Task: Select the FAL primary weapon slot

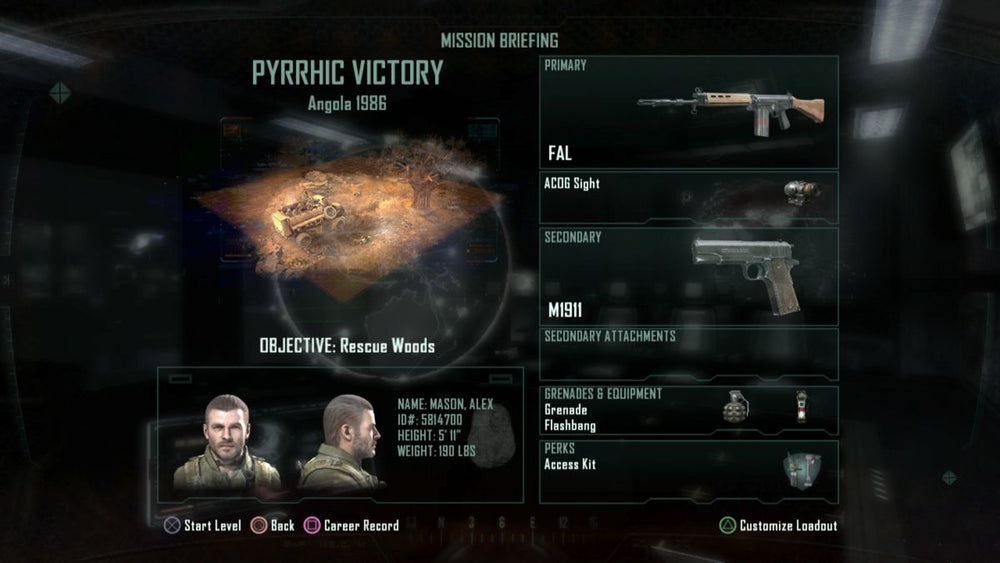Action: [x=688, y=111]
